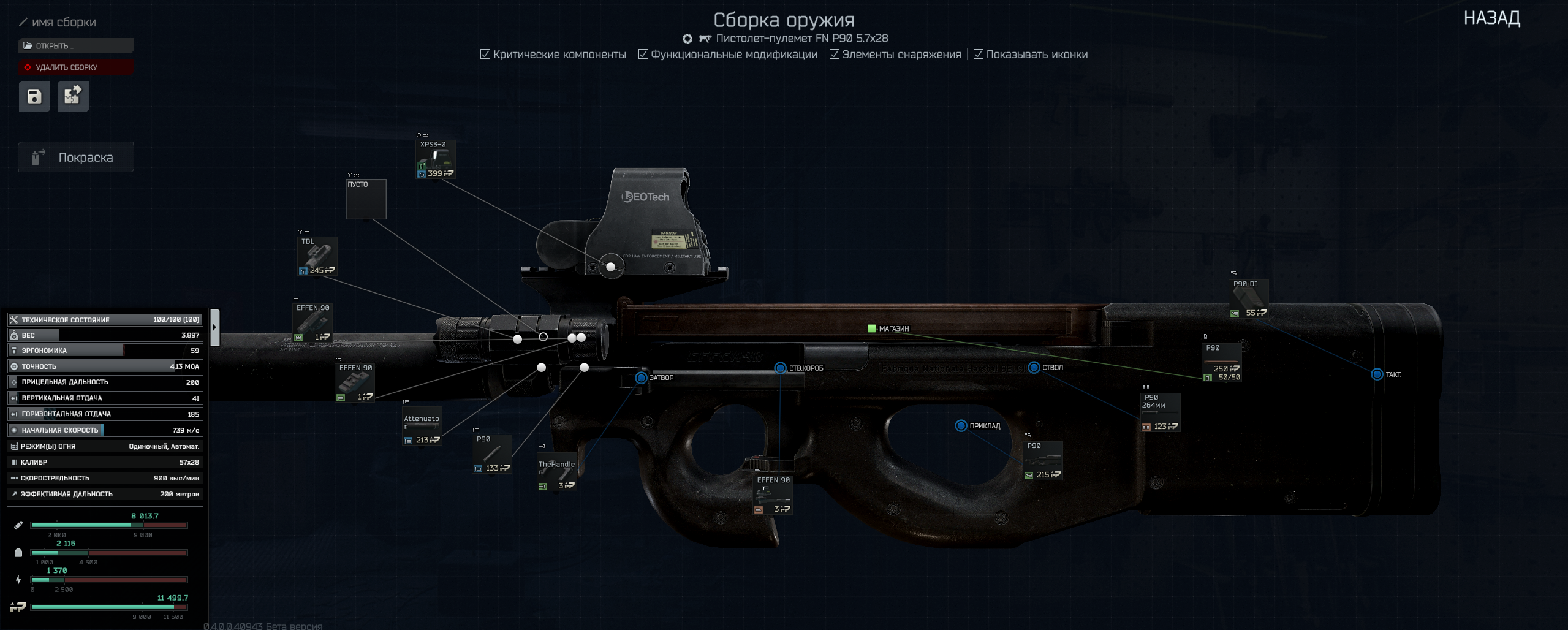
Task: Toggle the Показывать иконки checkbox
Action: point(979,55)
